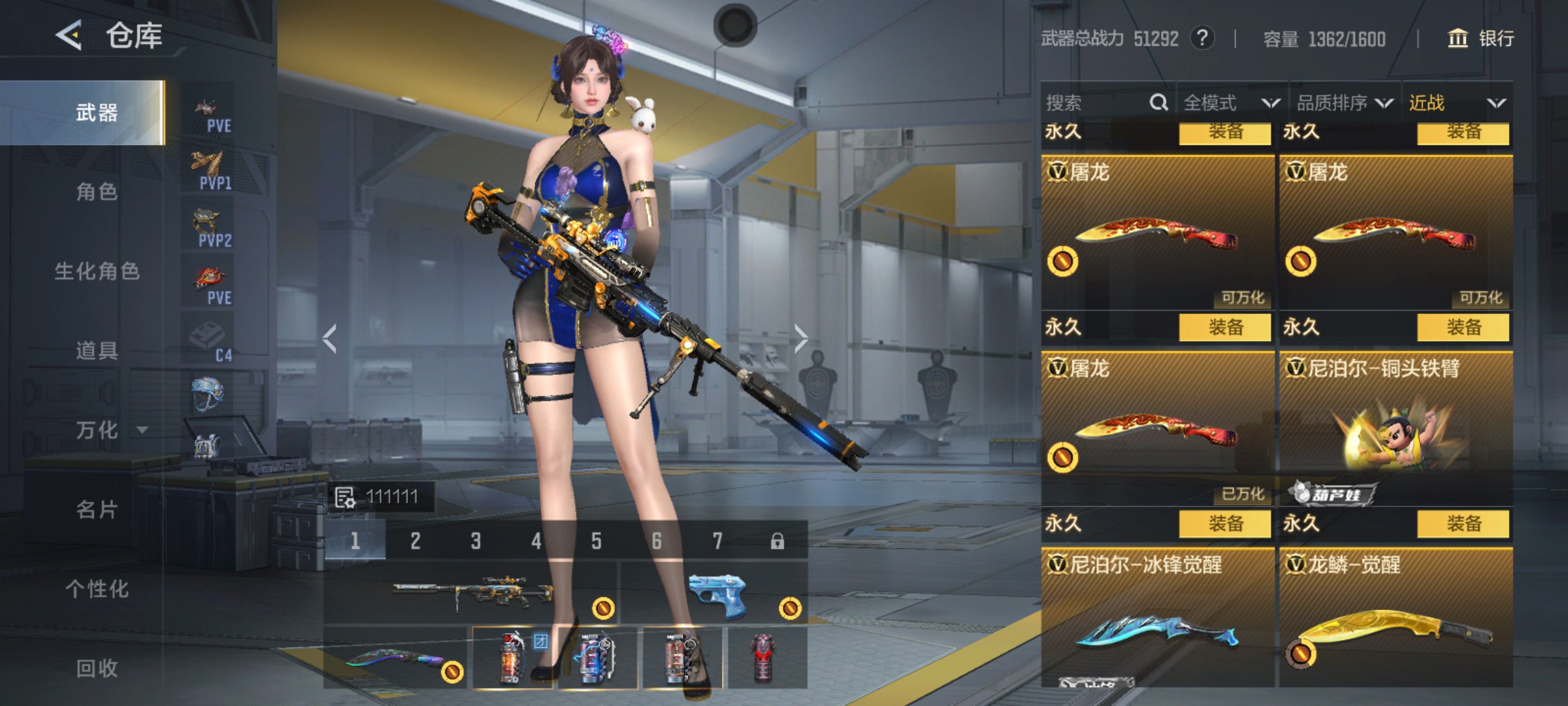The image size is (1568, 706).
Task: Go to the 个性化 section
Action: tap(97, 588)
